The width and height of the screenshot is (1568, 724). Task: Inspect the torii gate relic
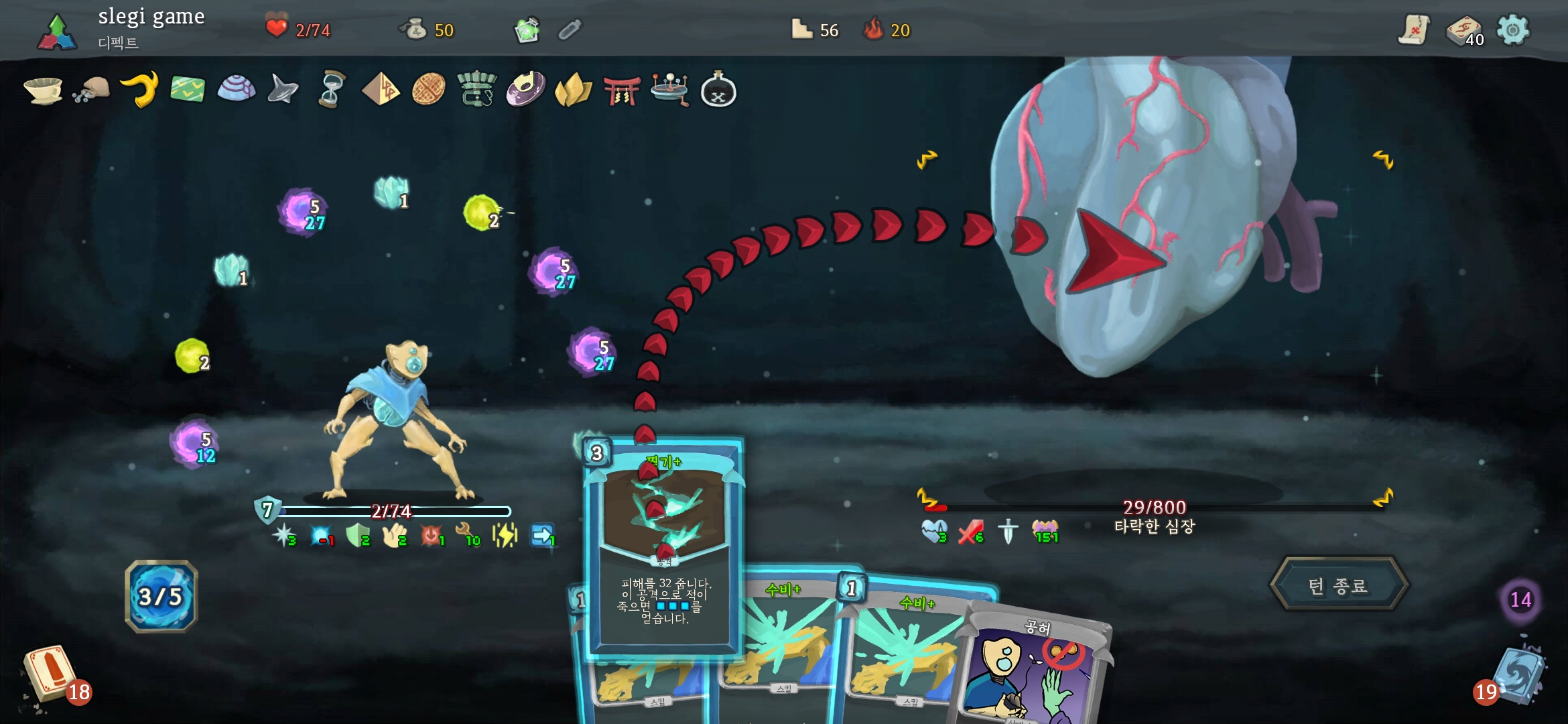622,90
